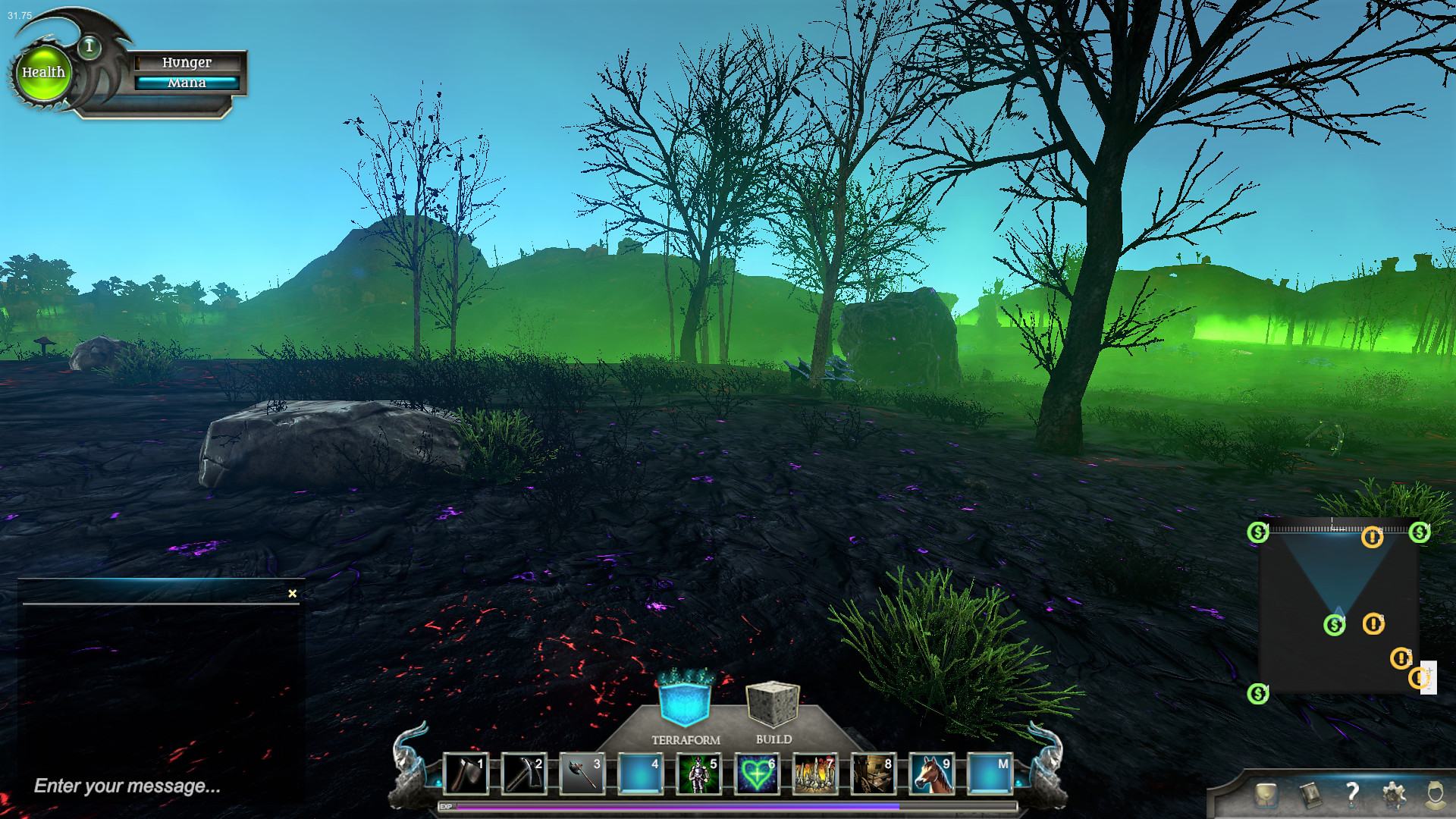The width and height of the screenshot is (1456, 819).
Task: Open the help question mark menu
Action: tap(1351, 794)
